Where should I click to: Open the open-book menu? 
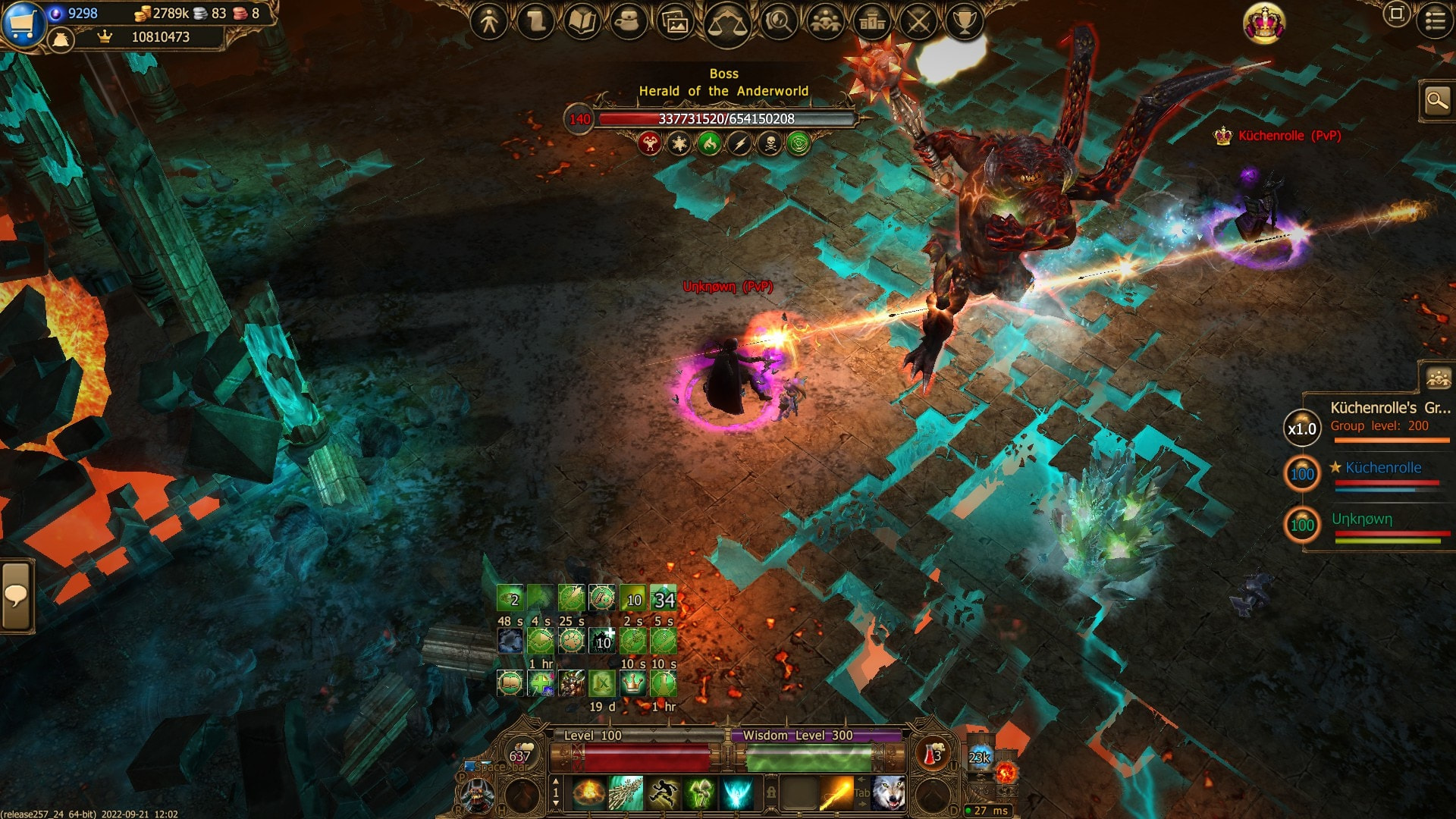(x=582, y=23)
